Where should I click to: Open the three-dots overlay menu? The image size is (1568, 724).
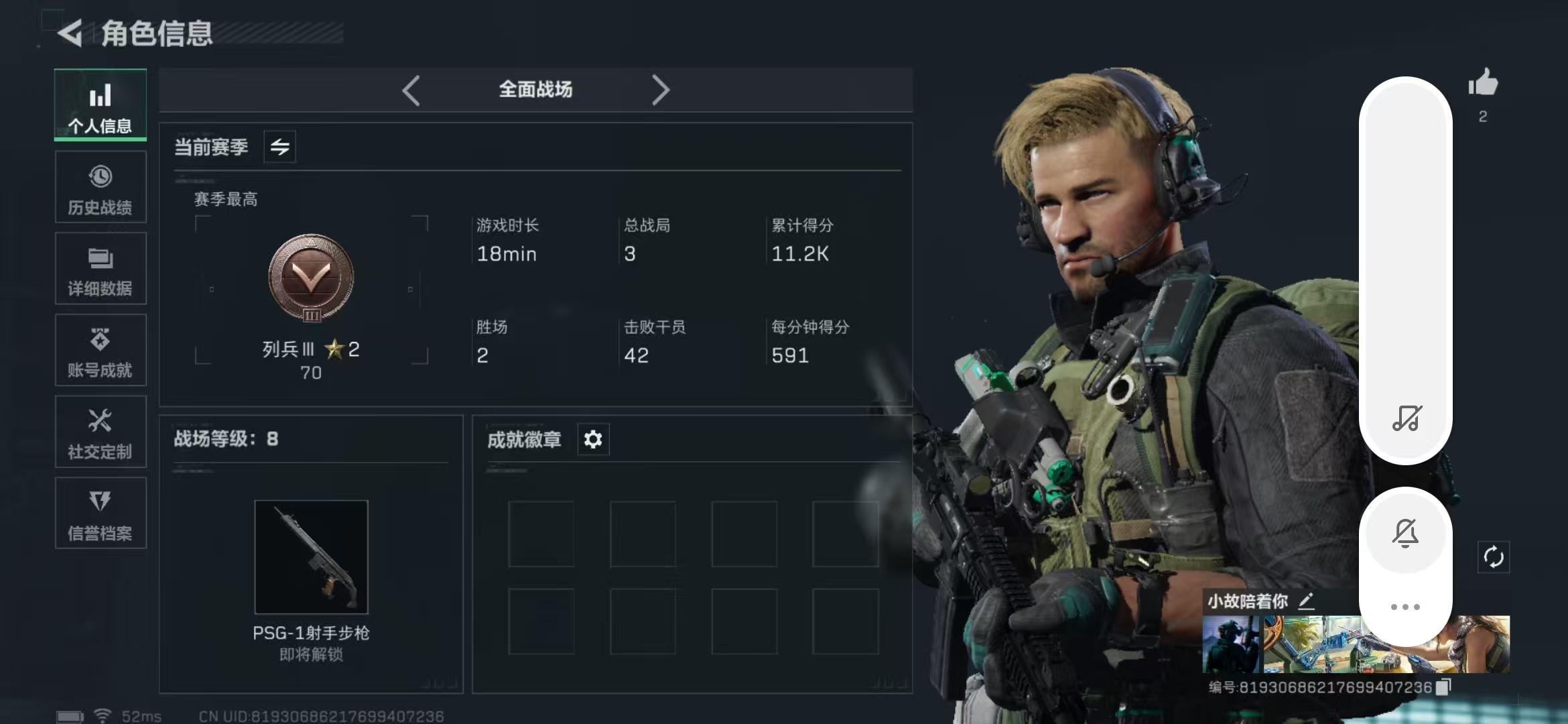[x=1405, y=607]
